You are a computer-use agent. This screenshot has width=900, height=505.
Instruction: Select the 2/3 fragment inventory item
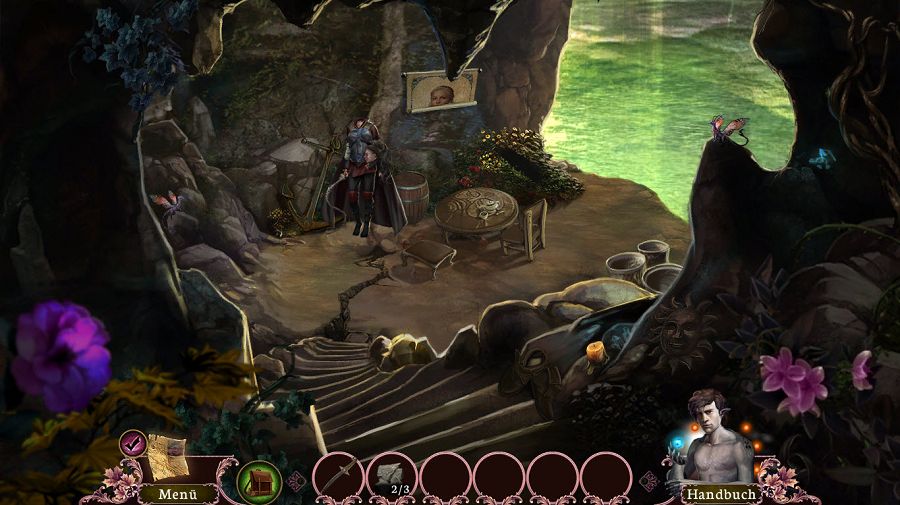click(x=391, y=474)
